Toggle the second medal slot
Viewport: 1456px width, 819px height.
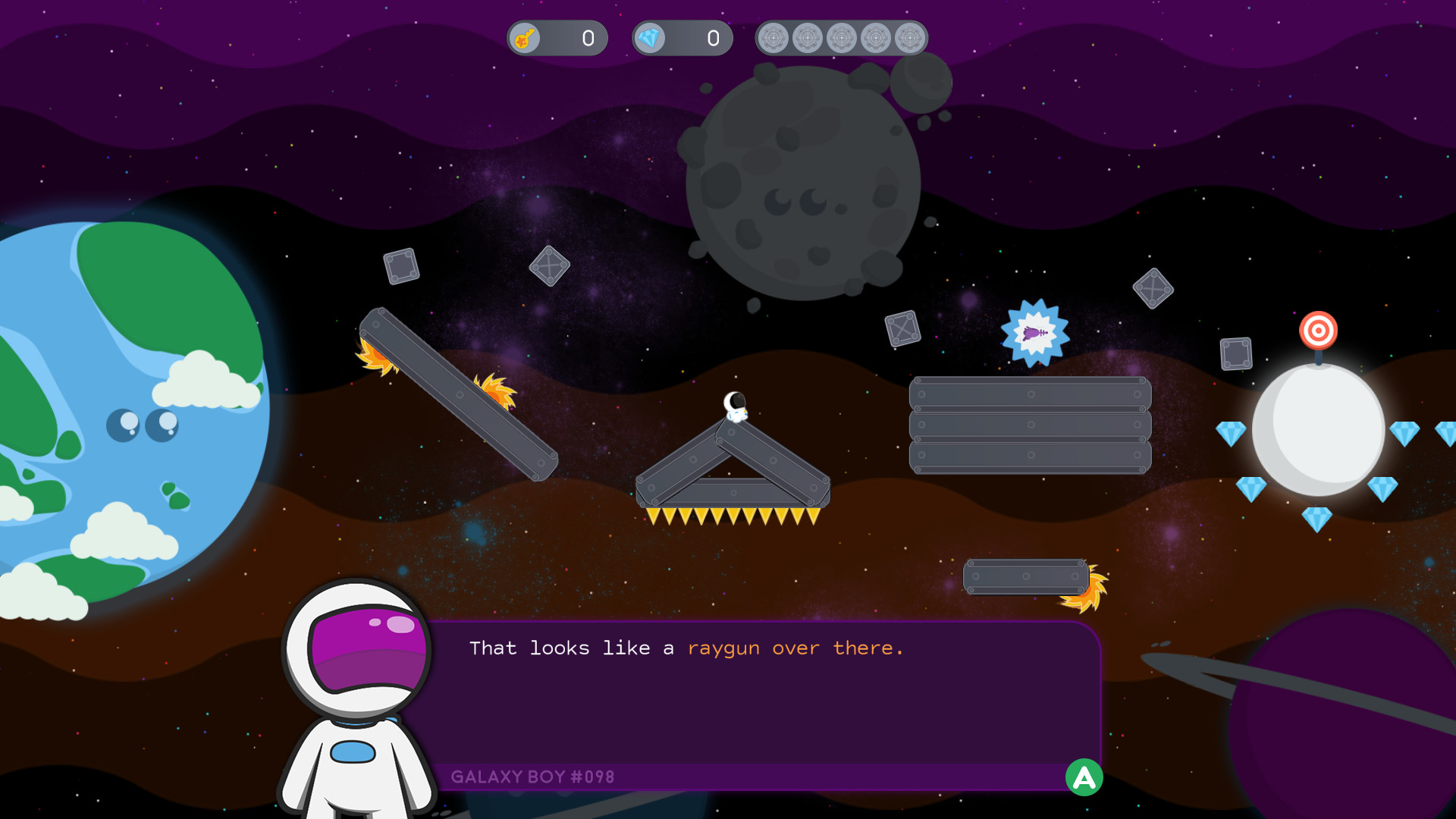(808, 36)
